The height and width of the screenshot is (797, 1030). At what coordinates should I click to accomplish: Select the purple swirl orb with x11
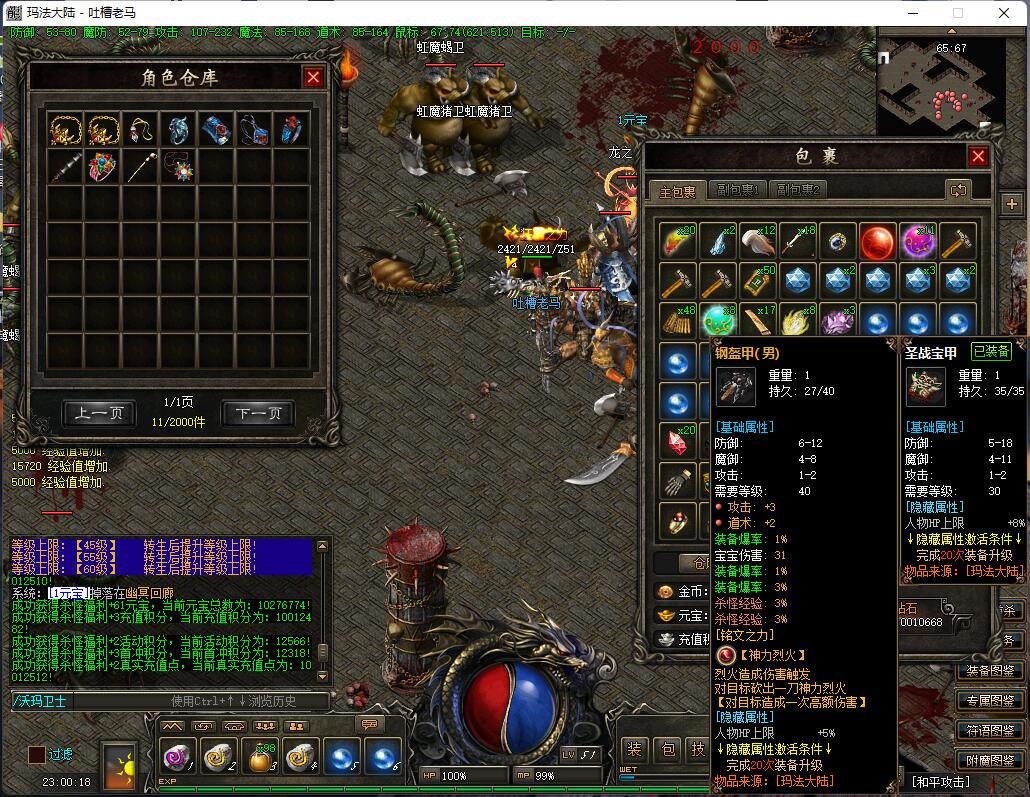click(x=917, y=241)
